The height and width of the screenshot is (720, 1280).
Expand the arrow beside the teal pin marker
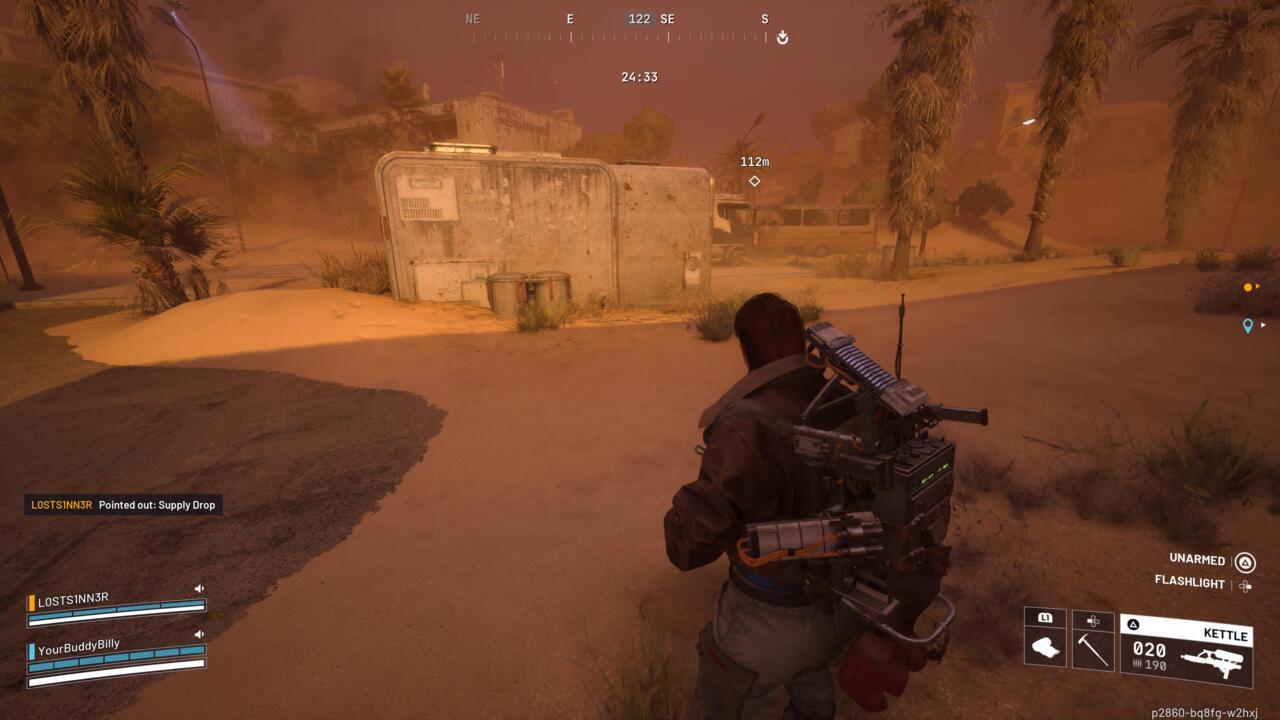point(1262,325)
